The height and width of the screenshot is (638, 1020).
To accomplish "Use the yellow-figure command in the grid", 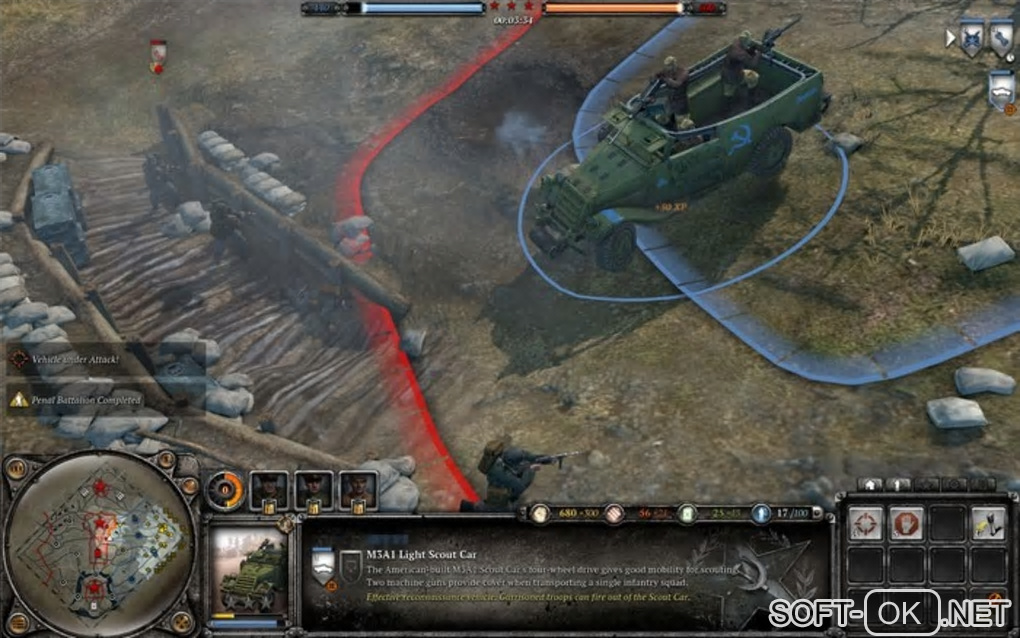I will [x=987, y=523].
